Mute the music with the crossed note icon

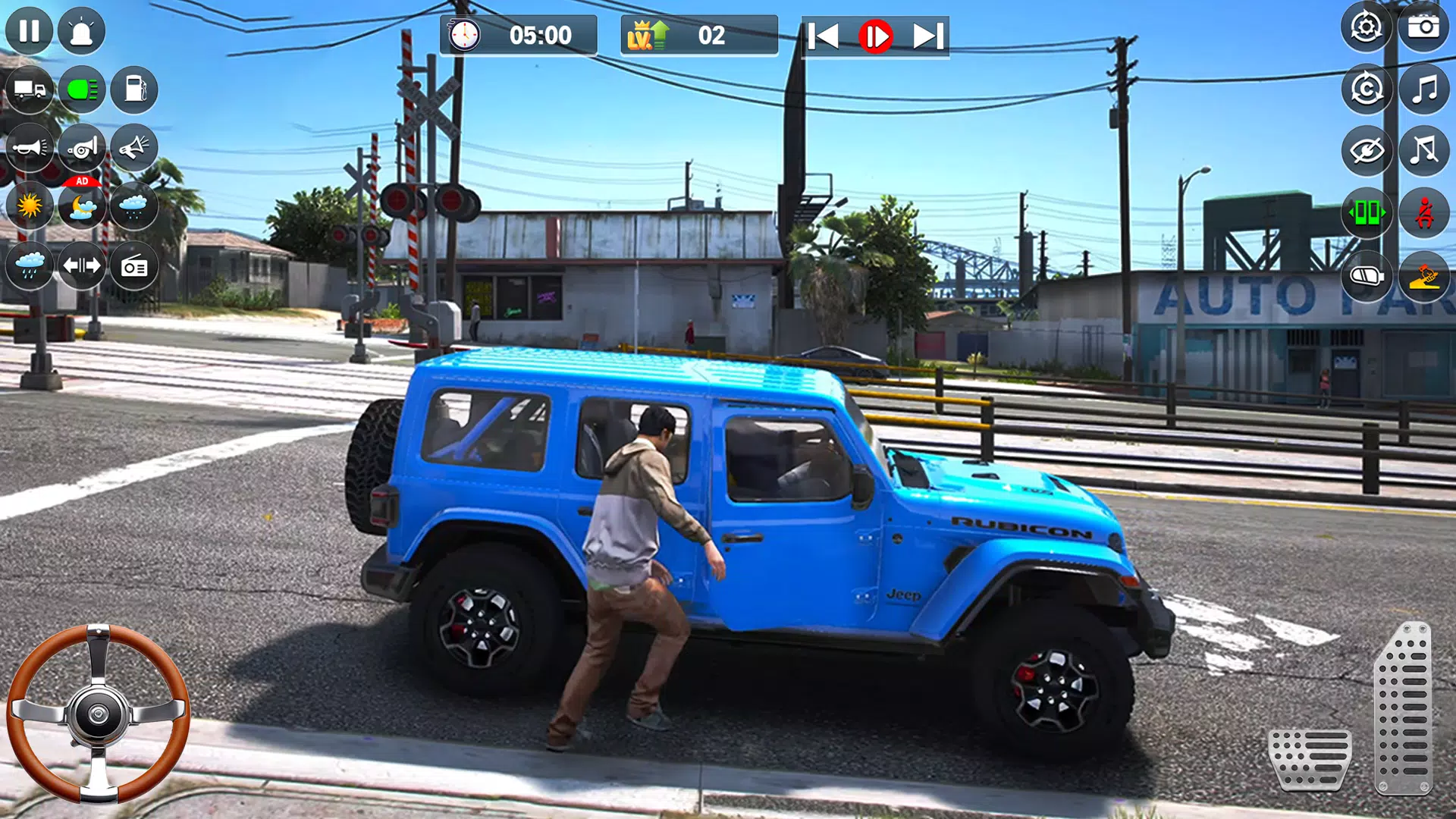coord(1424,149)
